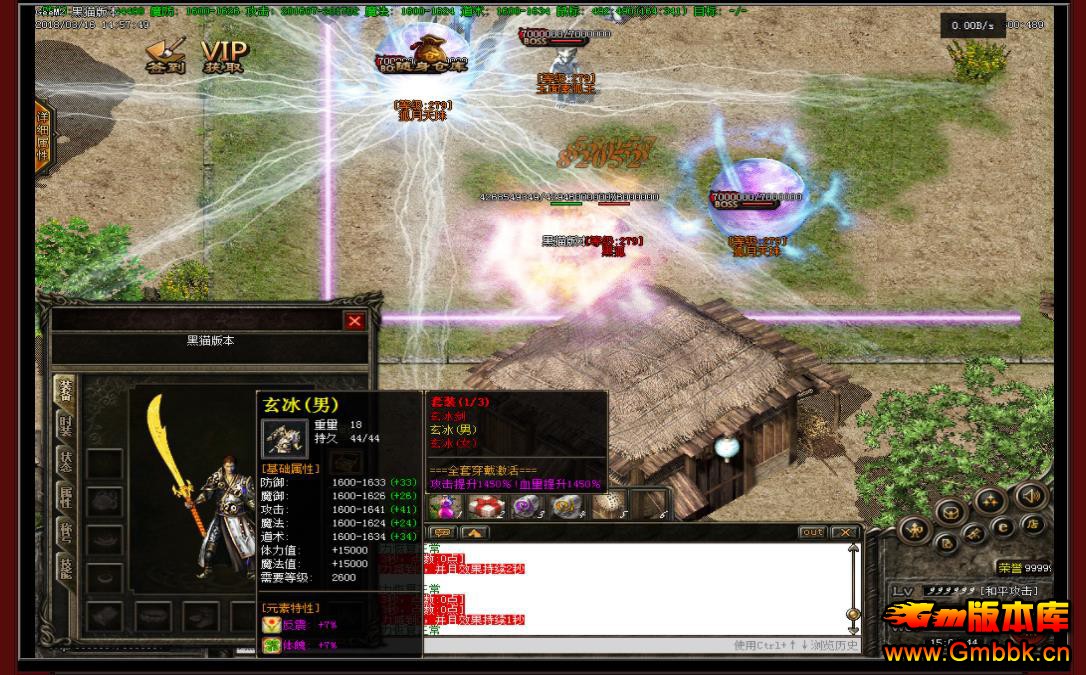Open the 时装 fashion tab
1086x675 pixels.
click(x=65, y=426)
